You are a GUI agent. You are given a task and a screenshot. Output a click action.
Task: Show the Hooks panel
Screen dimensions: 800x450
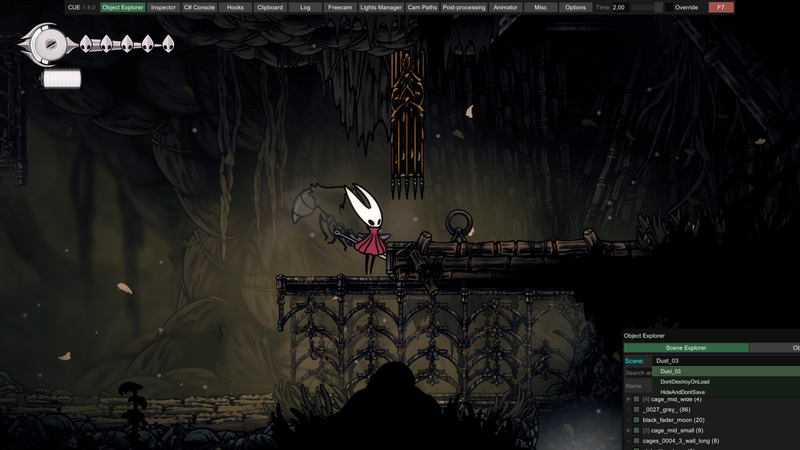point(235,7)
